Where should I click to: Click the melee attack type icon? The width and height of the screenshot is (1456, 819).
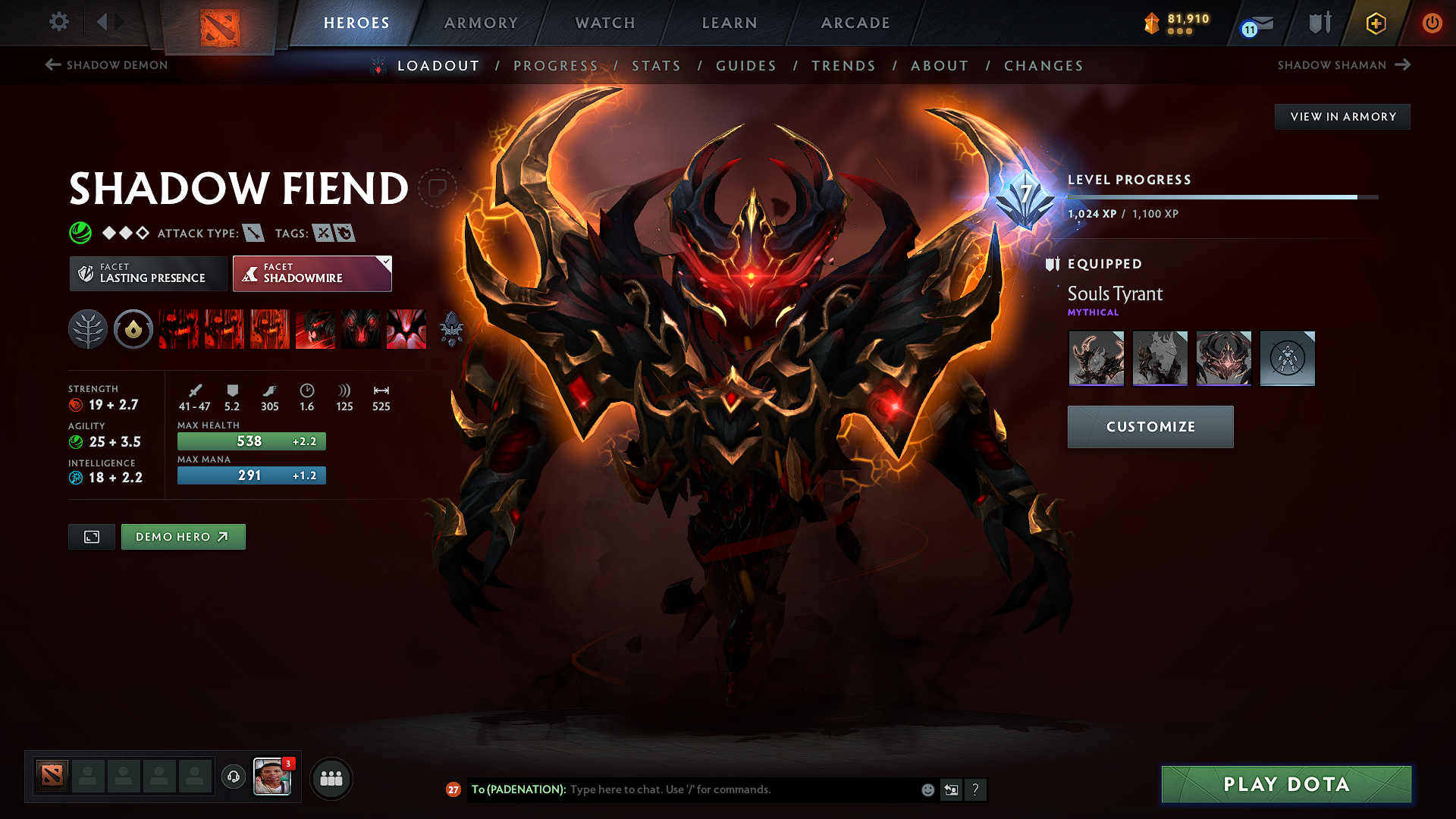pyautogui.click(x=253, y=234)
